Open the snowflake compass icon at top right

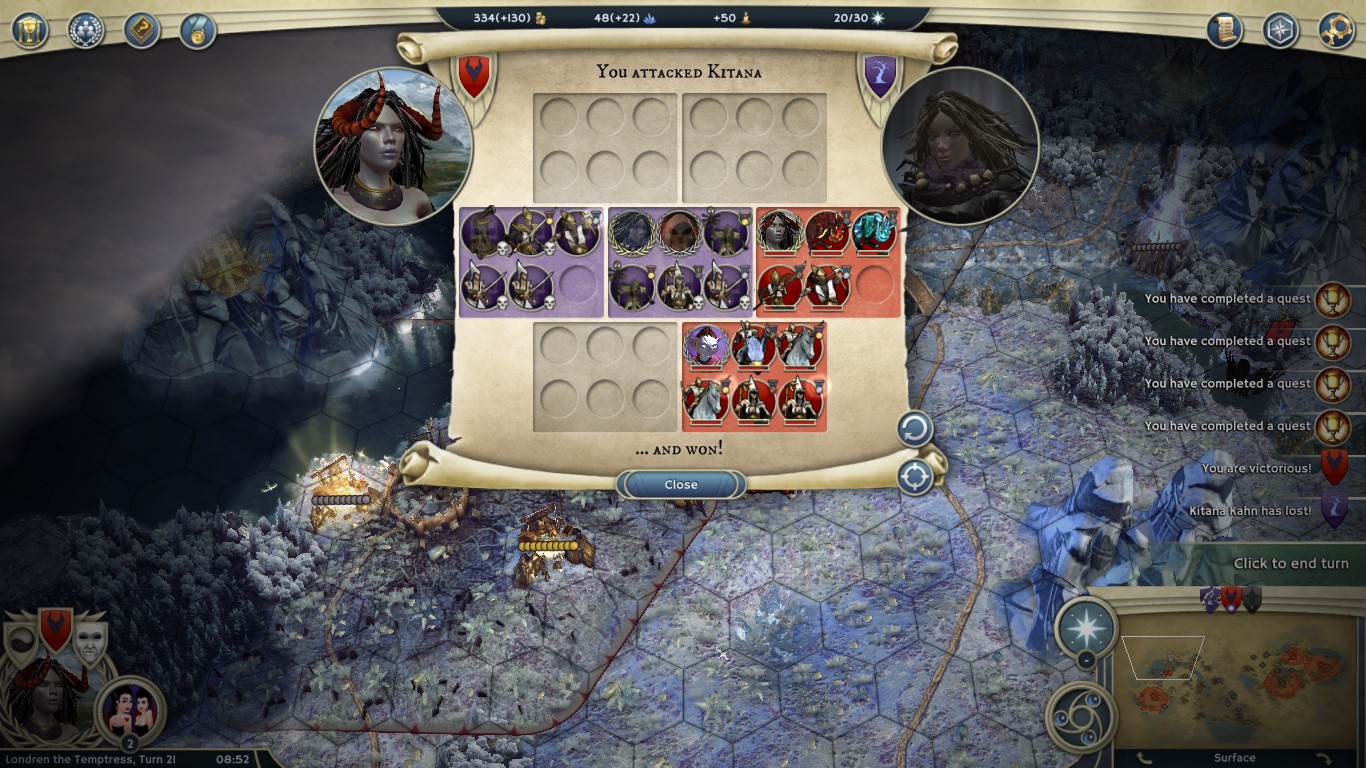[x=1280, y=30]
